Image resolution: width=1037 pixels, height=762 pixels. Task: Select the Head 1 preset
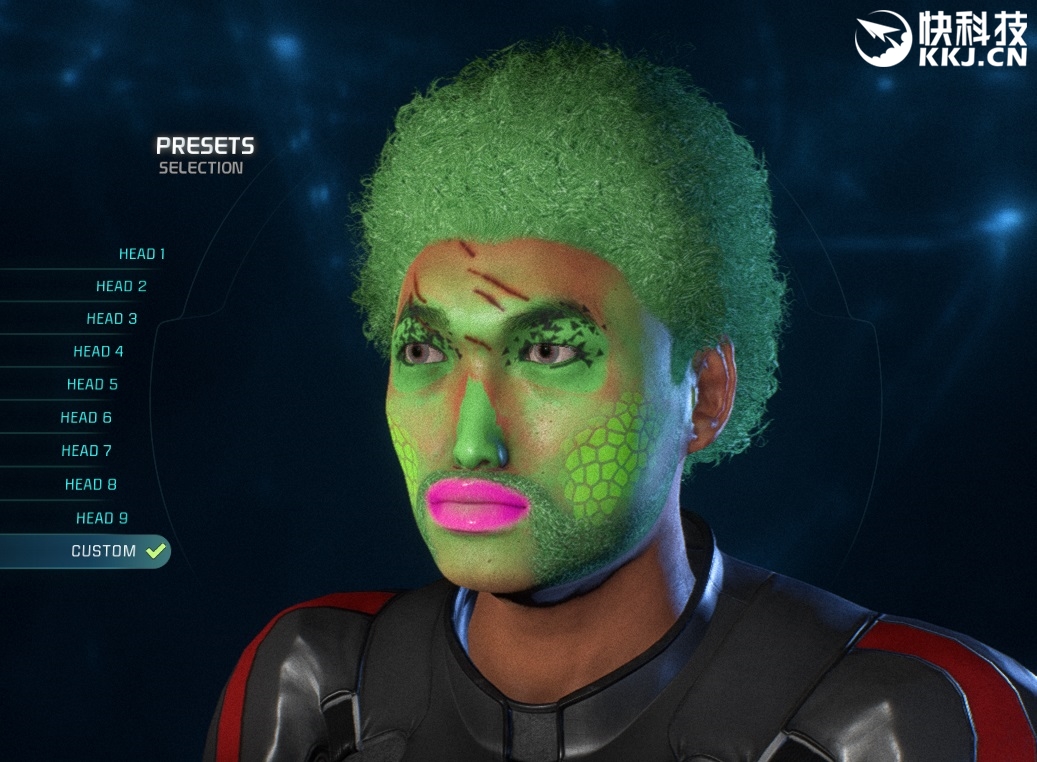tap(142, 254)
